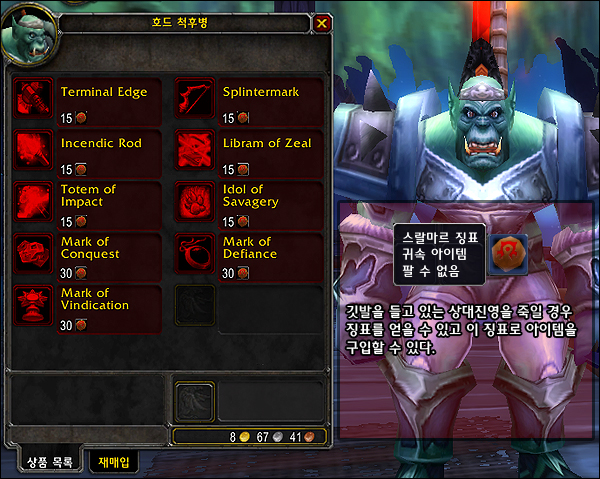Viewport: 600px width, 479px height.
Task: Choose the Splintermark item
Action: tap(196, 99)
